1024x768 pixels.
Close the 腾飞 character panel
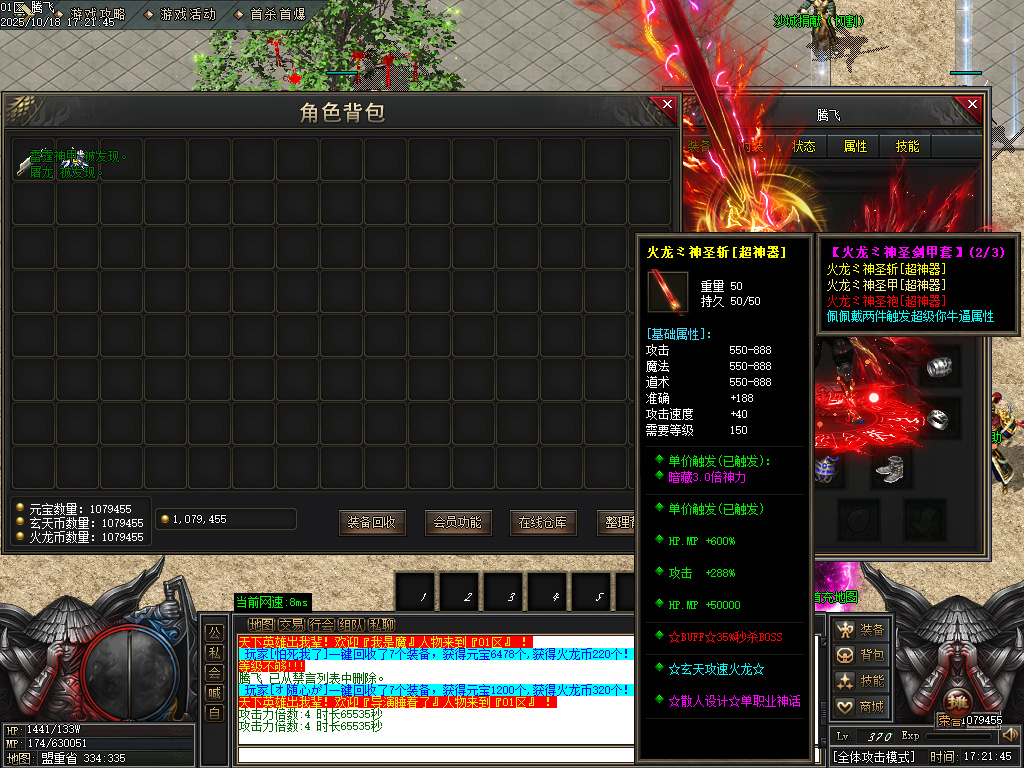tap(968, 106)
